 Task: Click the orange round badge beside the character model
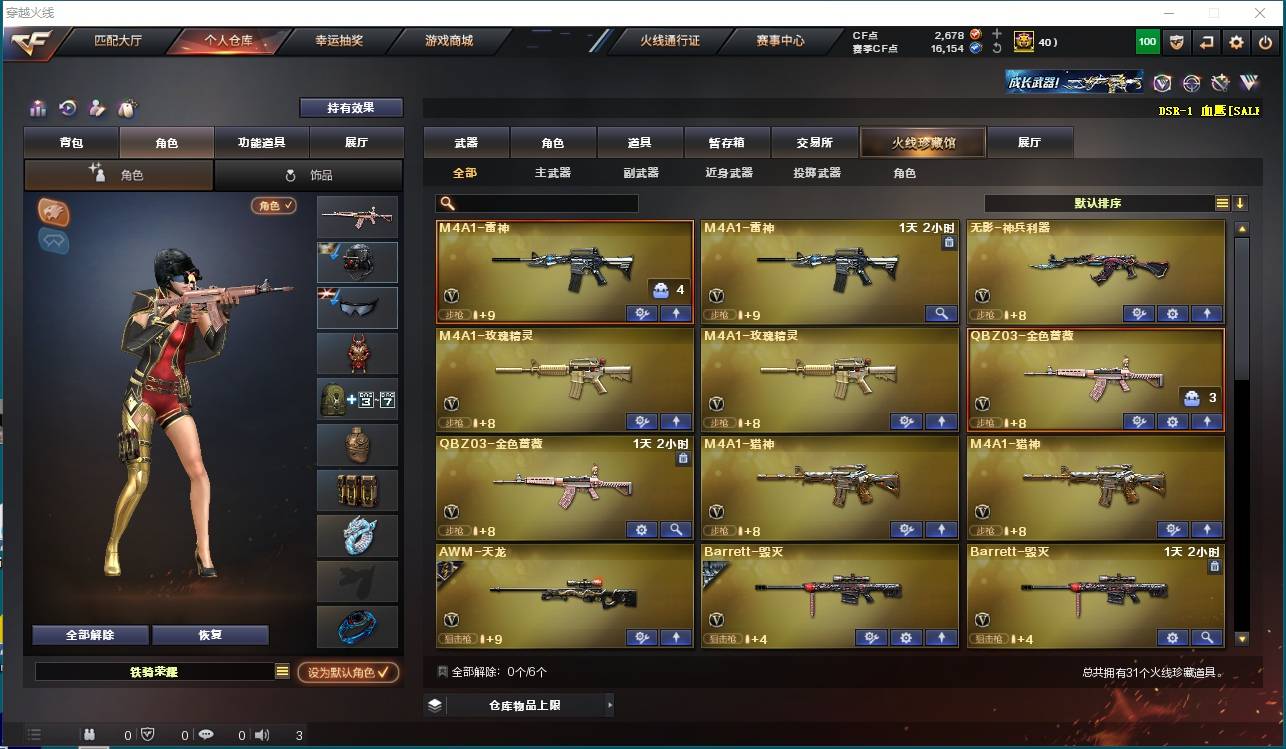pyautogui.click(x=53, y=212)
